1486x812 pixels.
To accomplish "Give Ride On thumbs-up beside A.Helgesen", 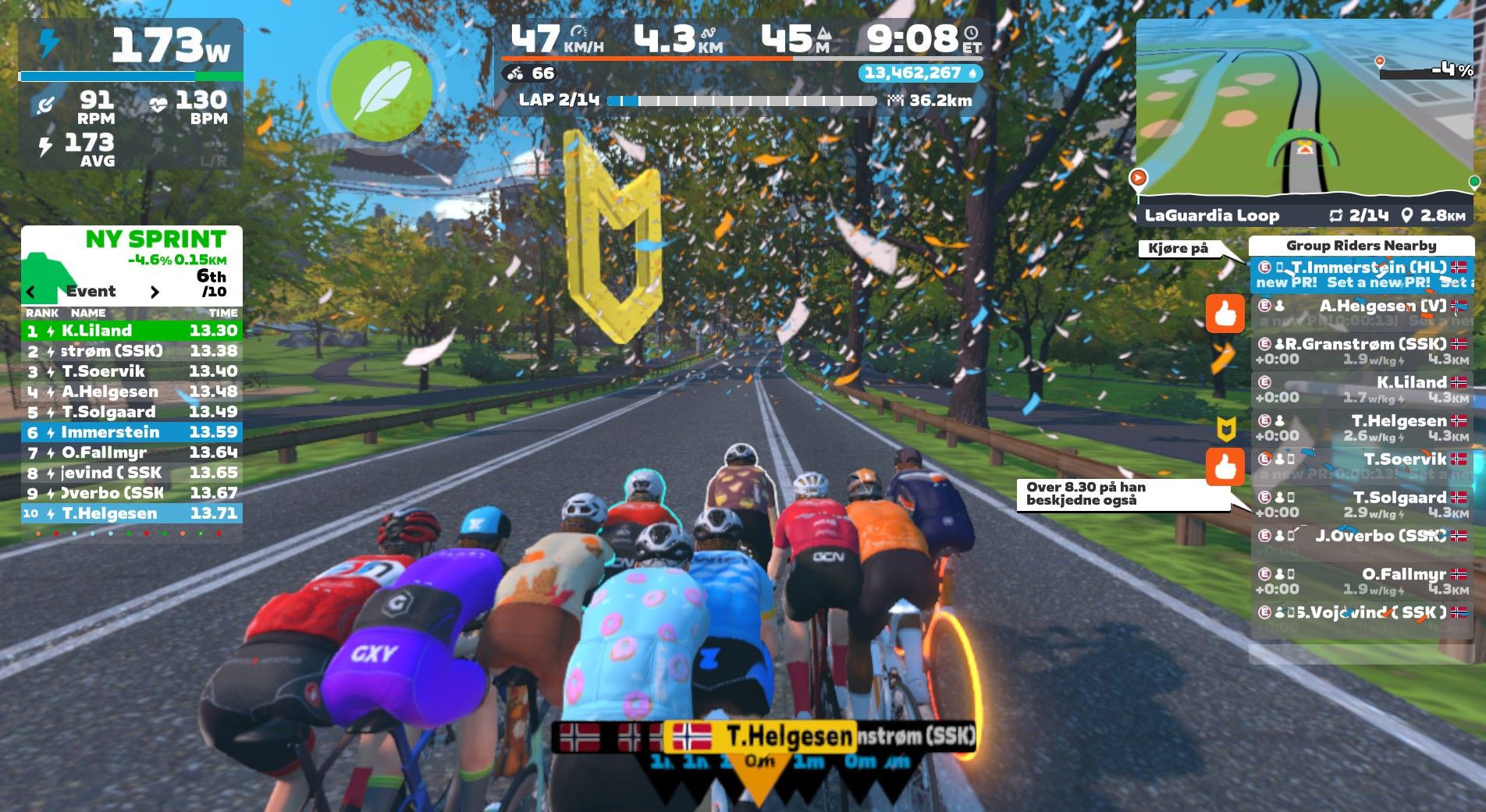I will tap(1225, 314).
